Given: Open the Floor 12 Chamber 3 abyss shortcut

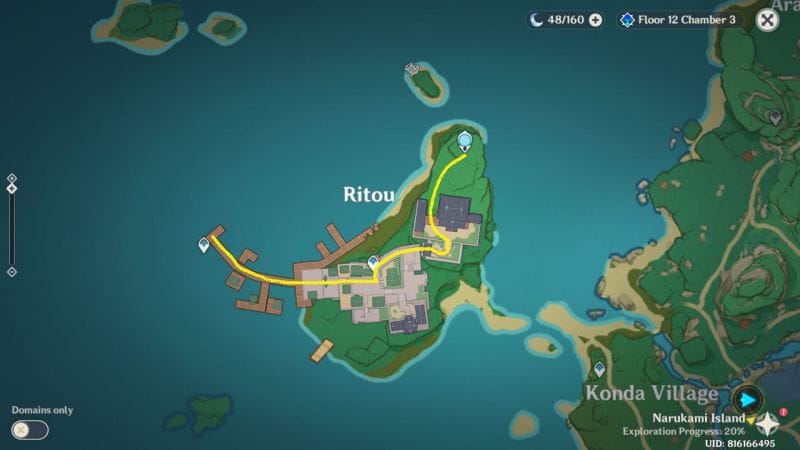Looking at the screenshot, I should coord(678,20).
